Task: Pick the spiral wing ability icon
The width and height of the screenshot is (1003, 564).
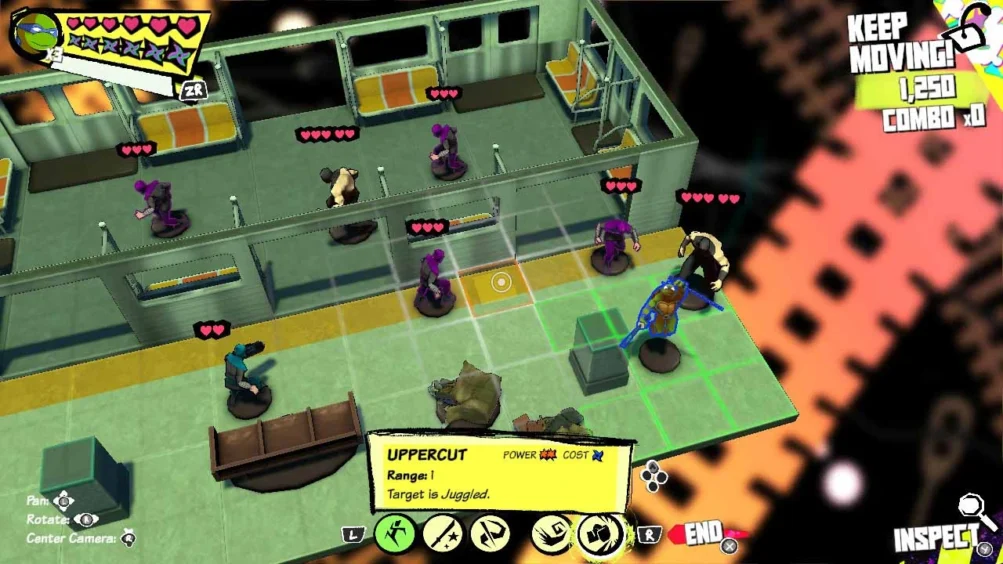Action: (x=550, y=533)
